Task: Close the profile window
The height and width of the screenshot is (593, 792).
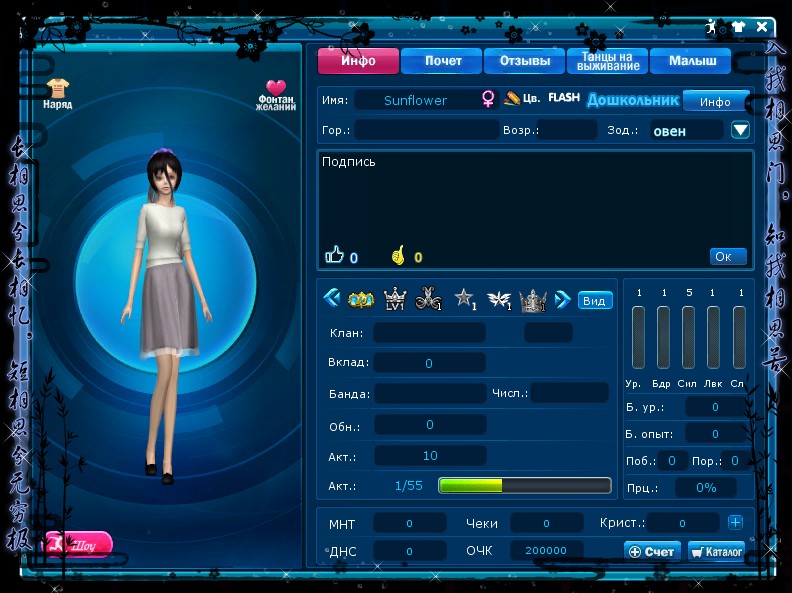Action: (763, 27)
